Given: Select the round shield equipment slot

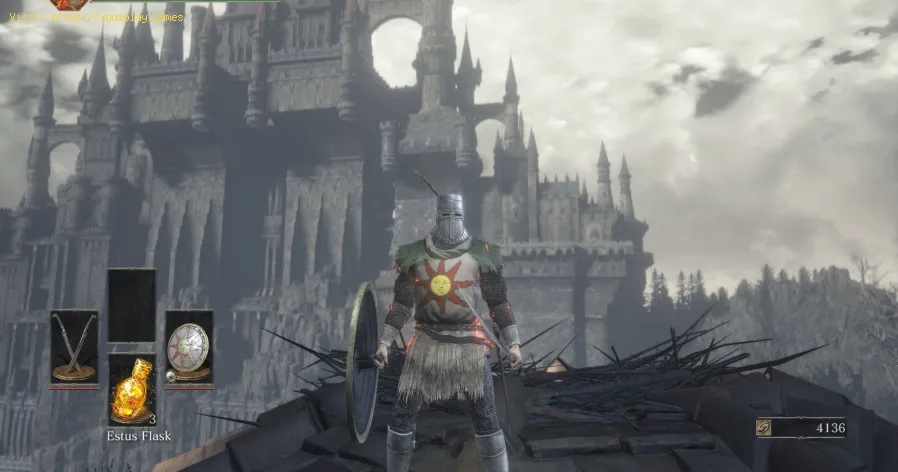Looking at the screenshot, I should [188, 346].
